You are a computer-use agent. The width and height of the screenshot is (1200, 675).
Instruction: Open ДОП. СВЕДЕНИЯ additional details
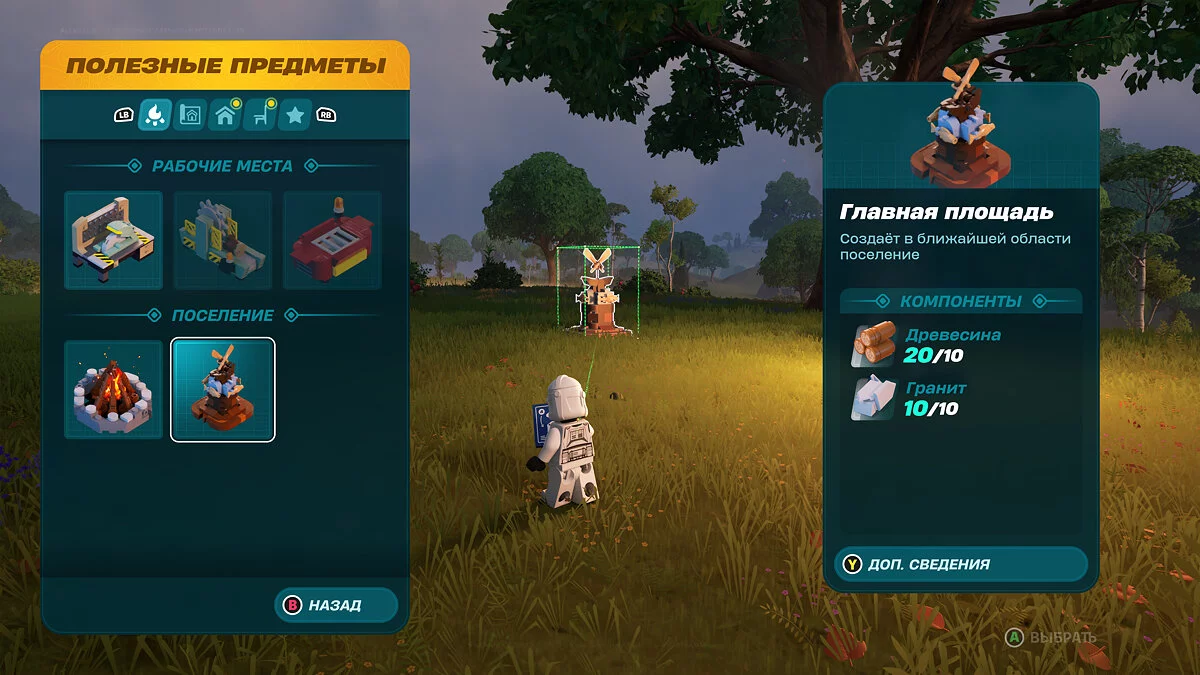click(960, 564)
